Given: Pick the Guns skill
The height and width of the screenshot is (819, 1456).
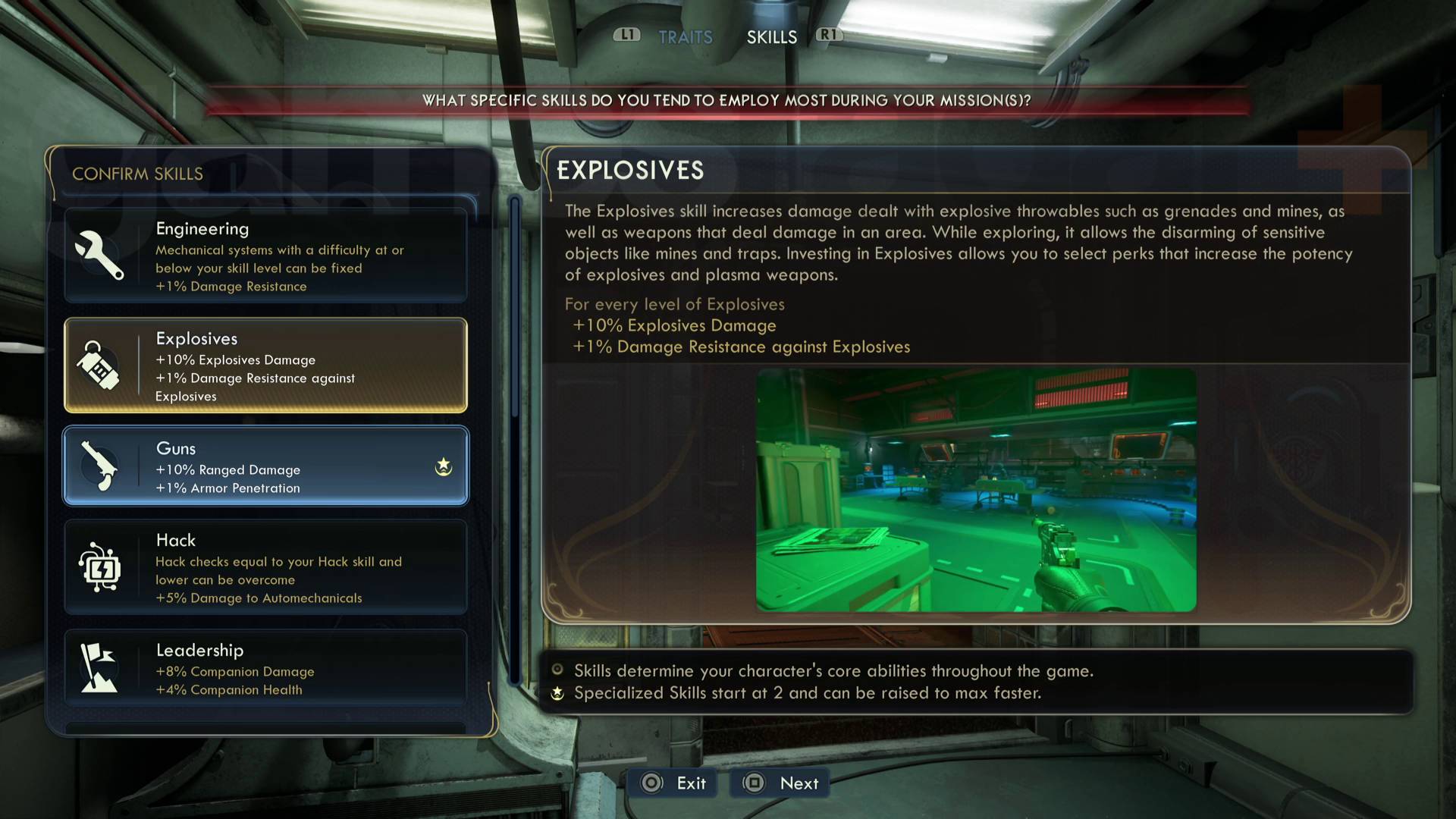Looking at the screenshot, I should tap(265, 466).
